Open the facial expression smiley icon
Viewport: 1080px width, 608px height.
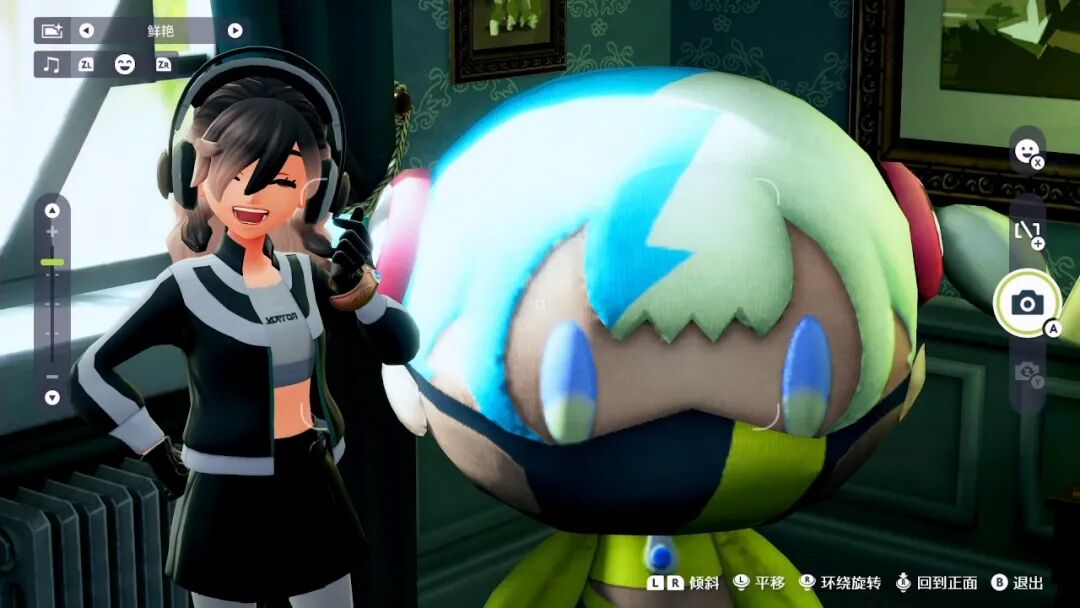click(1026, 151)
